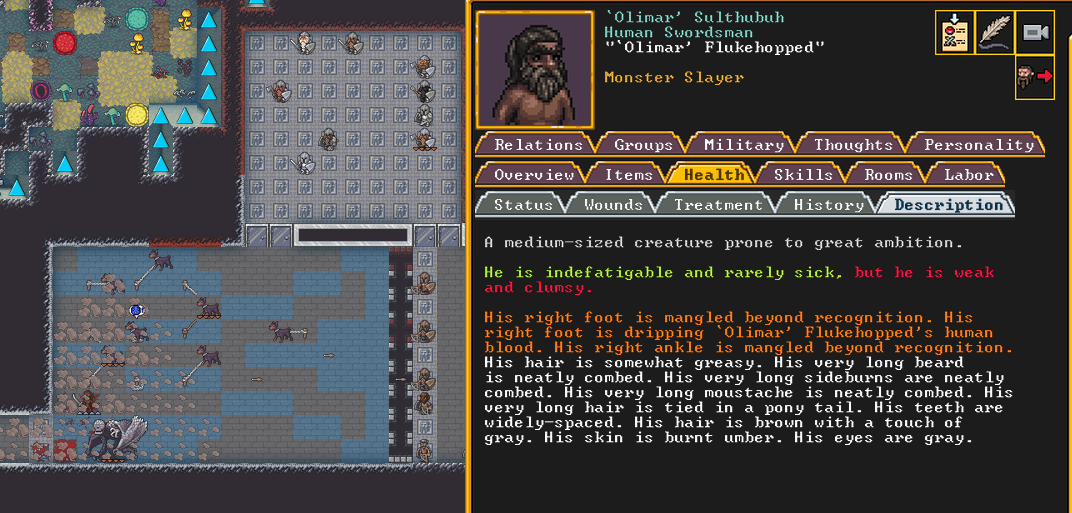Screen dimensions: 1072x513
Task: Switch to the Overview tab
Action: 534,175
